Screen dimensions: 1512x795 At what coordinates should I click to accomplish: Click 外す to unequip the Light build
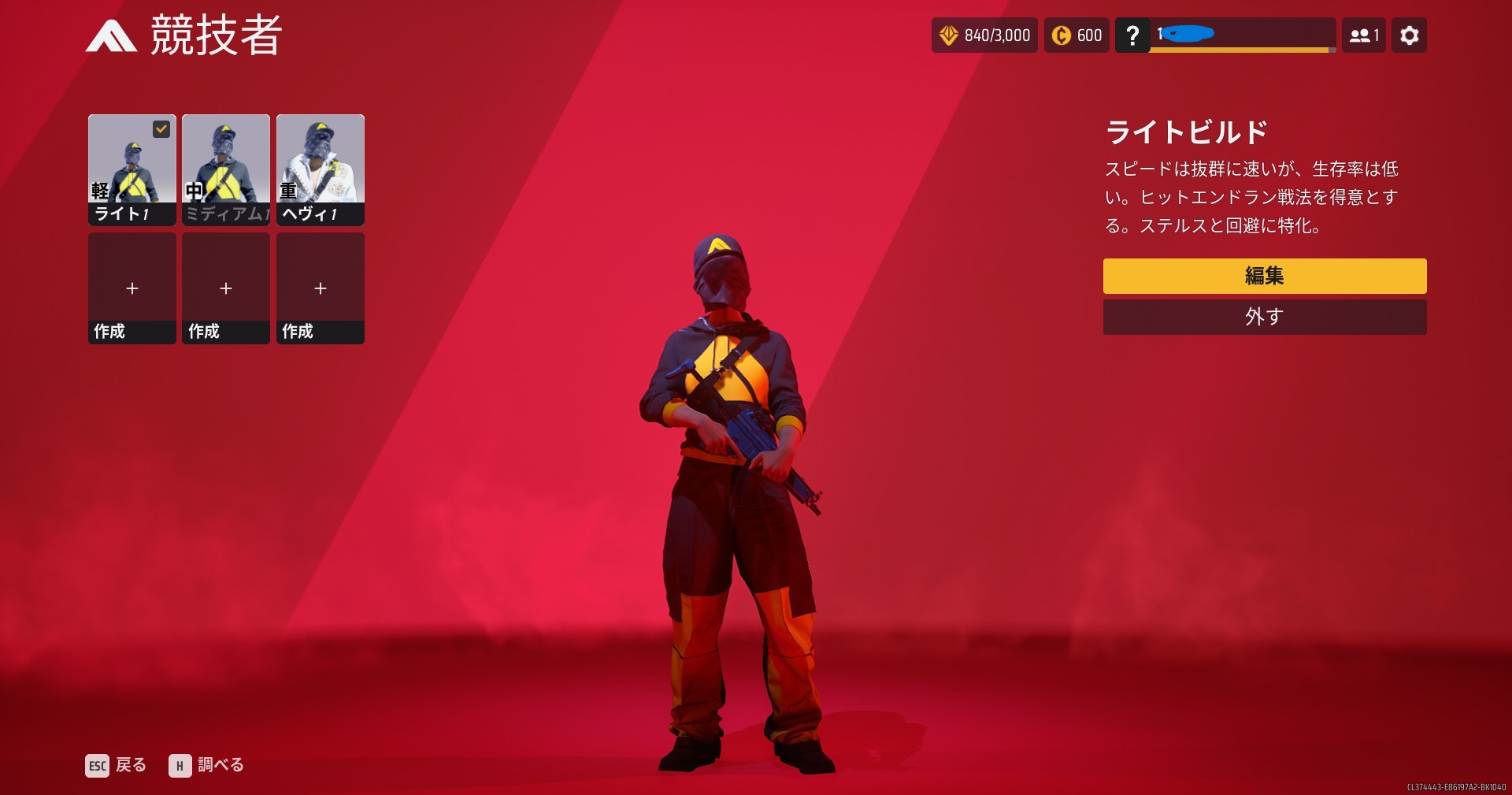1264,317
